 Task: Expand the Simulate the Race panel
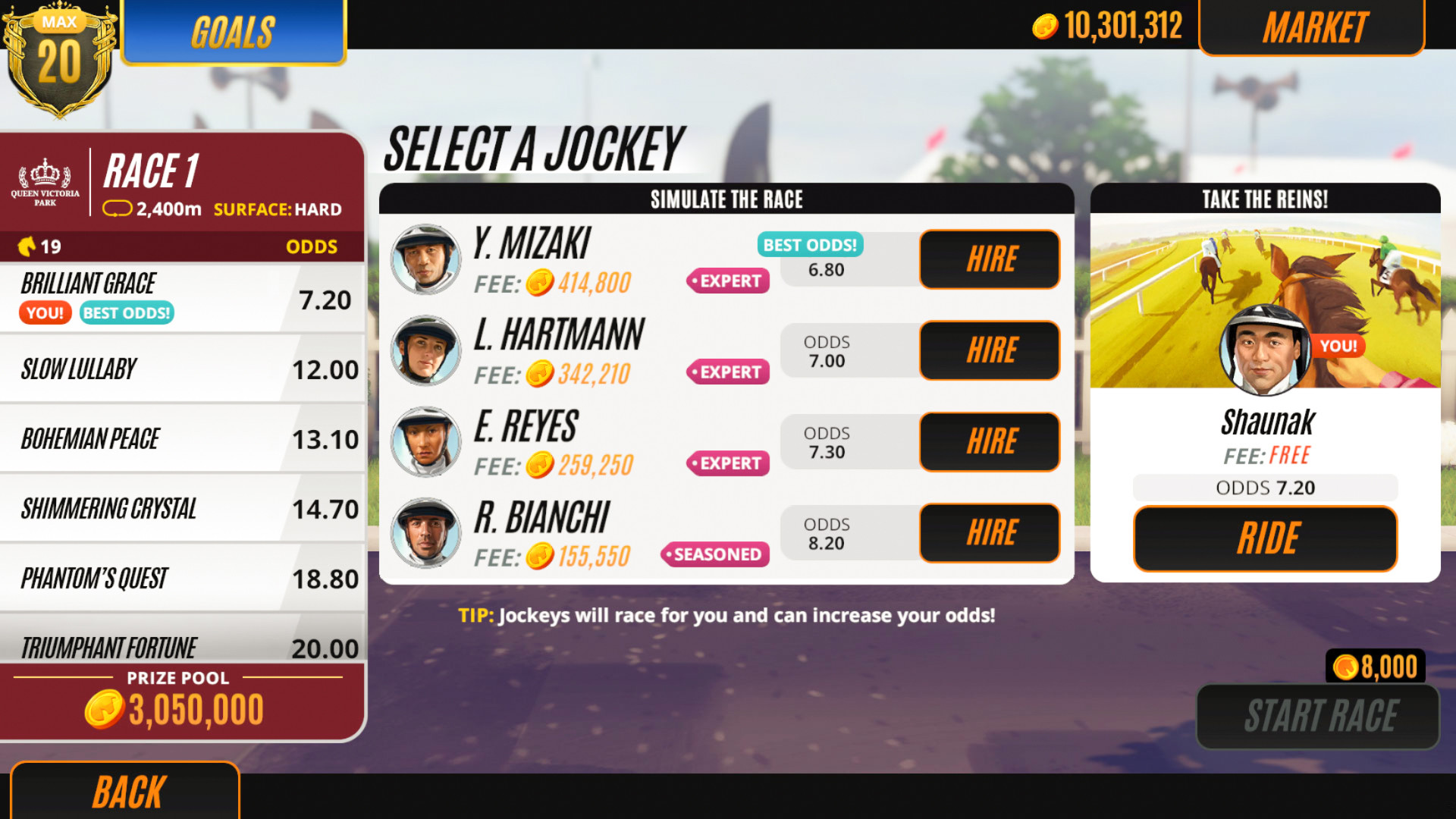coord(726,199)
